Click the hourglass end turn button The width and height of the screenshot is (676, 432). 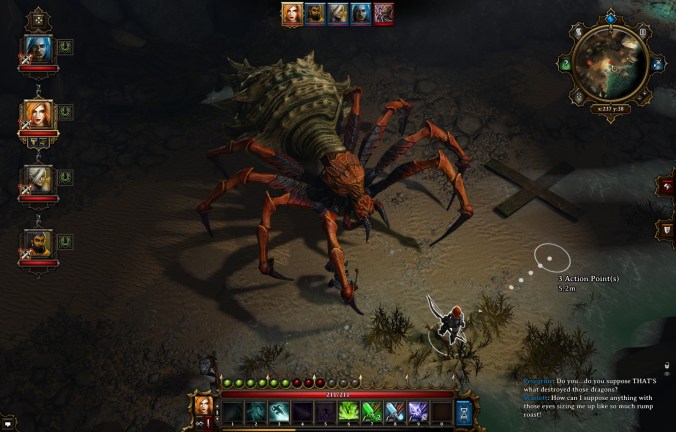tap(463, 410)
